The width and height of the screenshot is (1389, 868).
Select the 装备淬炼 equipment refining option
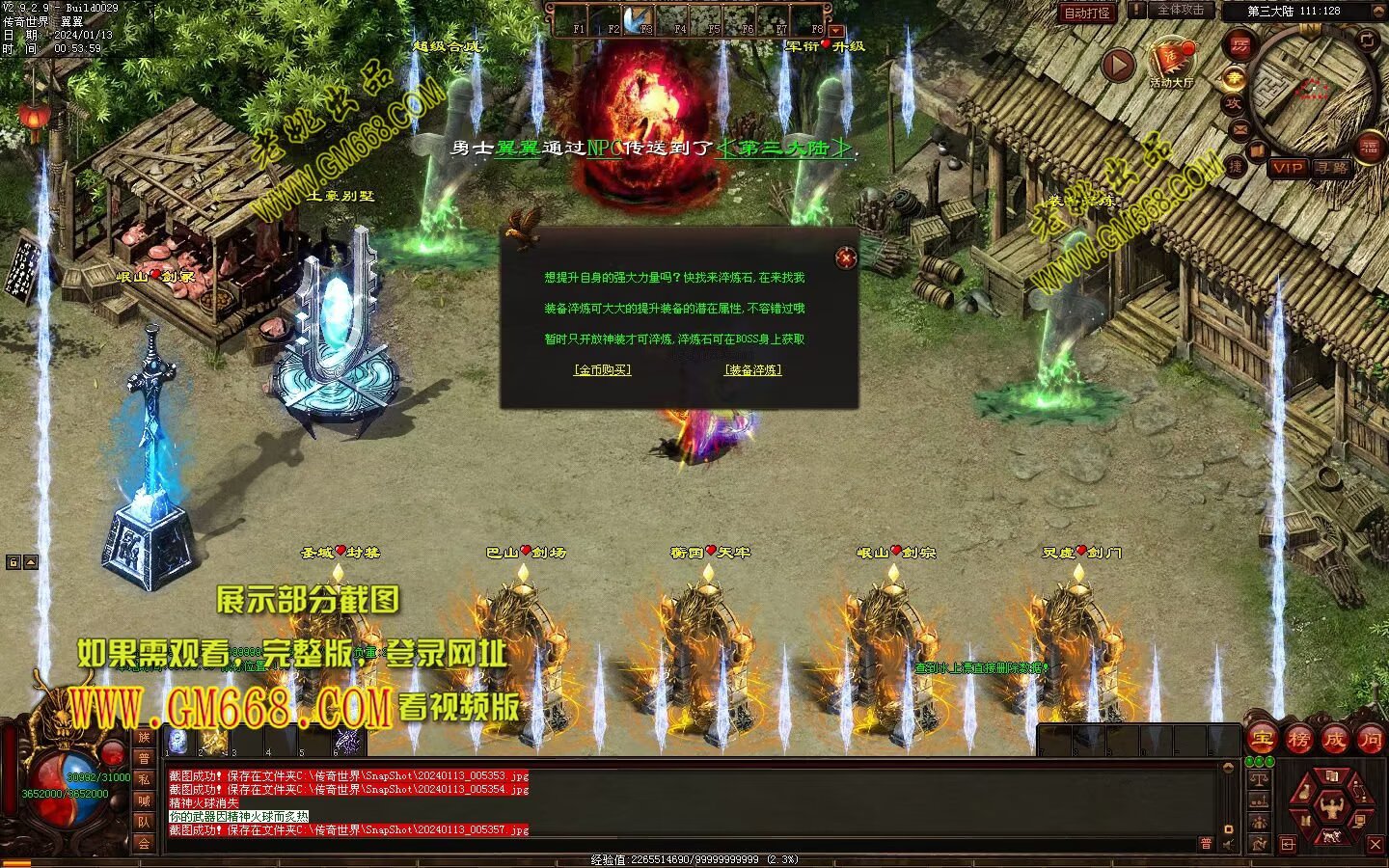(753, 369)
